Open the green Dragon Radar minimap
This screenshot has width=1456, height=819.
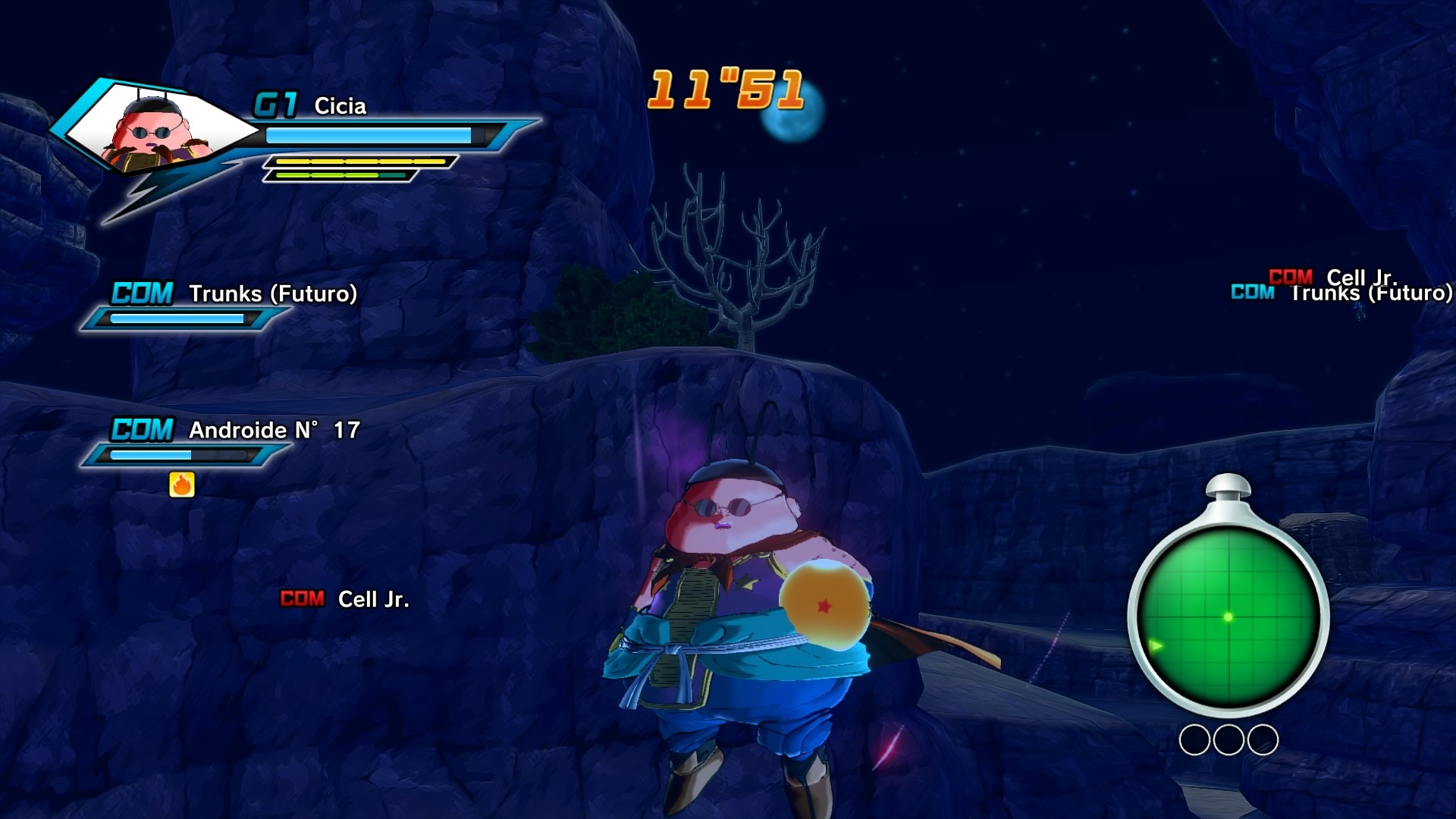point(1228,616)
